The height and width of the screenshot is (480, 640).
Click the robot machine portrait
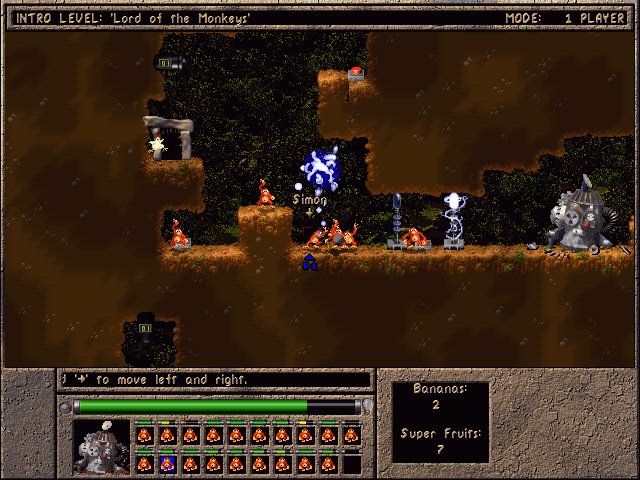(x=102, y=447)
